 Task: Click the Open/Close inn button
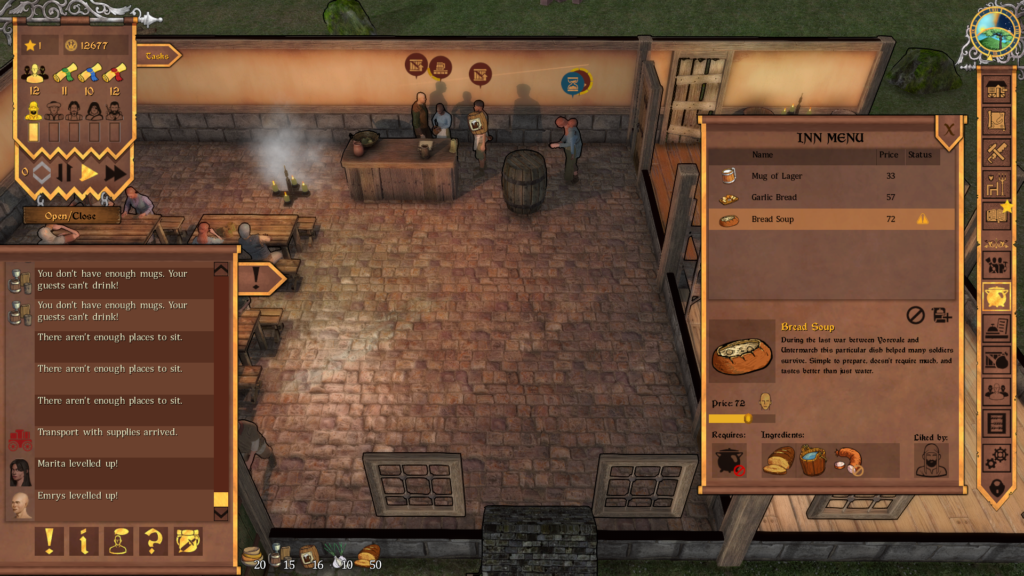(72, 215)
